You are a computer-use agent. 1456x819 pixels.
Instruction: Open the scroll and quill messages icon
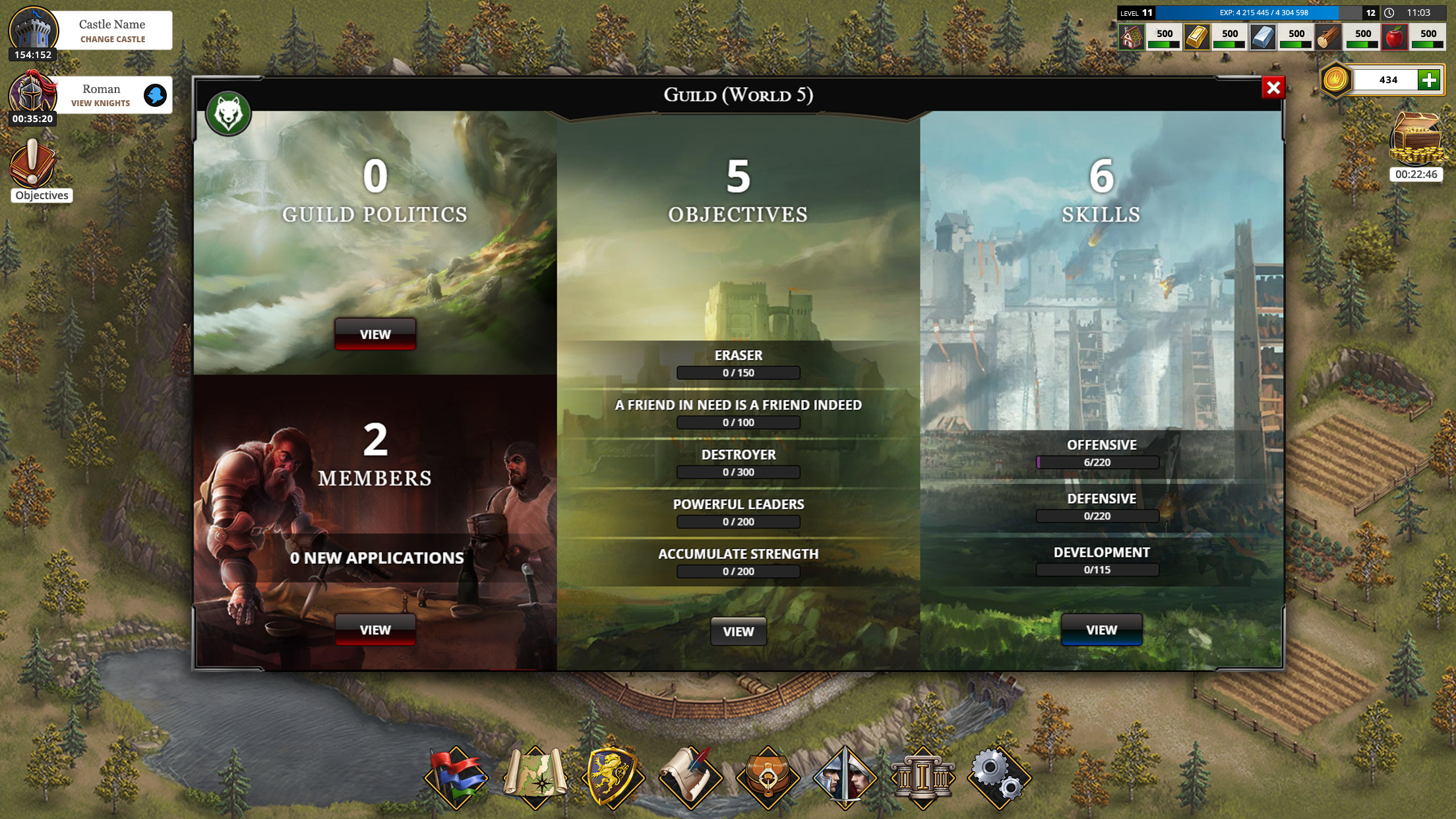691,776
